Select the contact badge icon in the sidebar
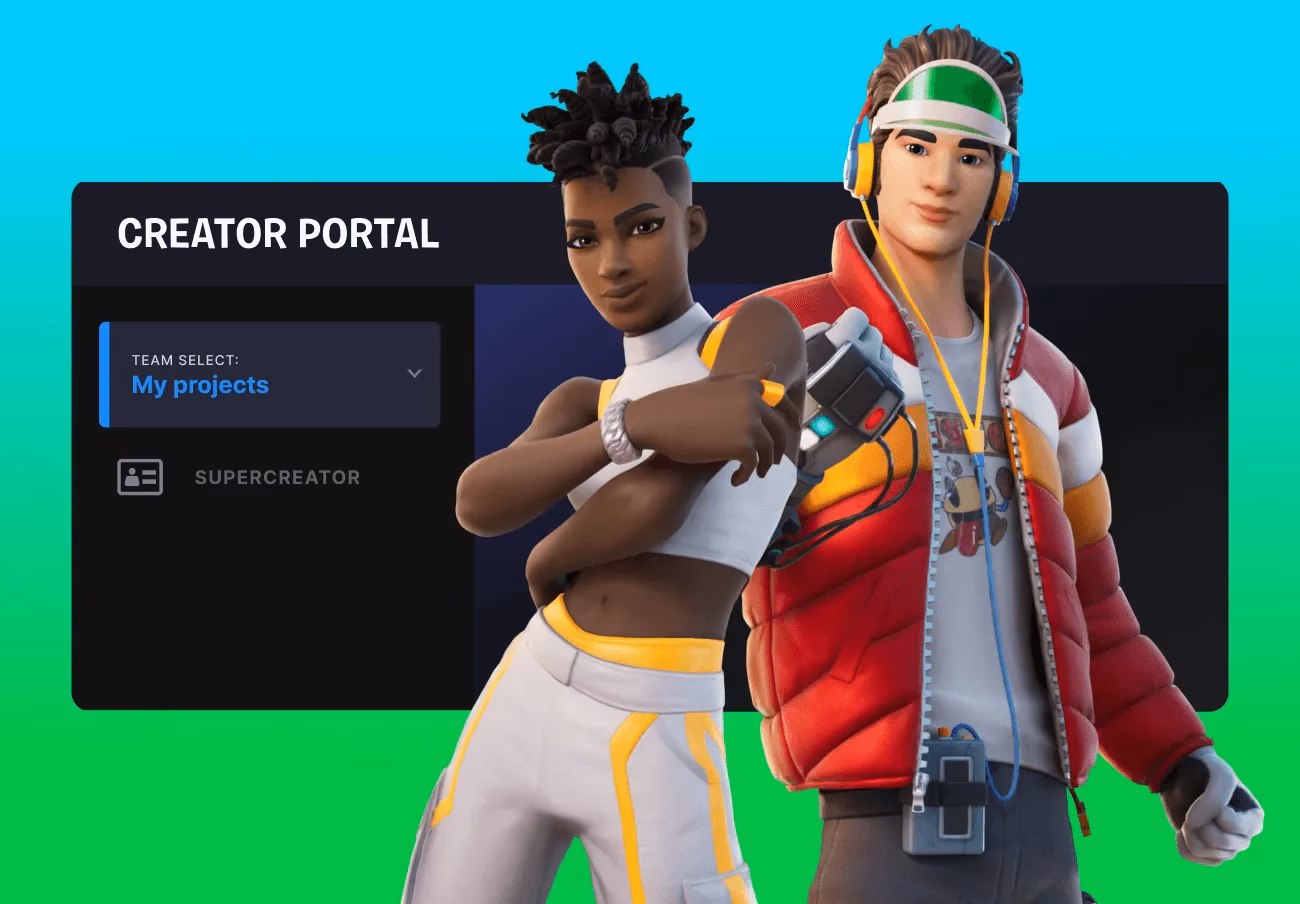 coord(140,477)
